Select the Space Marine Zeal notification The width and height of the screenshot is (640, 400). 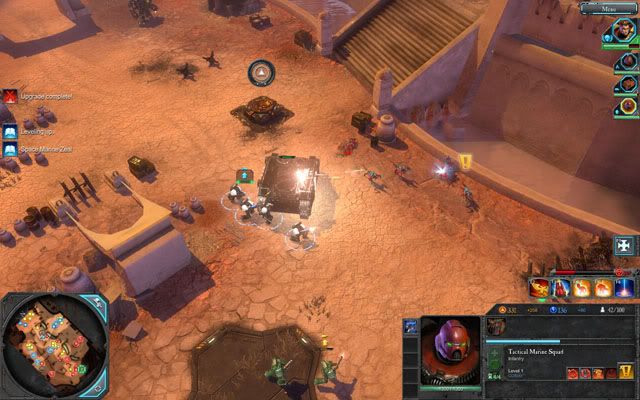(x=9, y=150)
